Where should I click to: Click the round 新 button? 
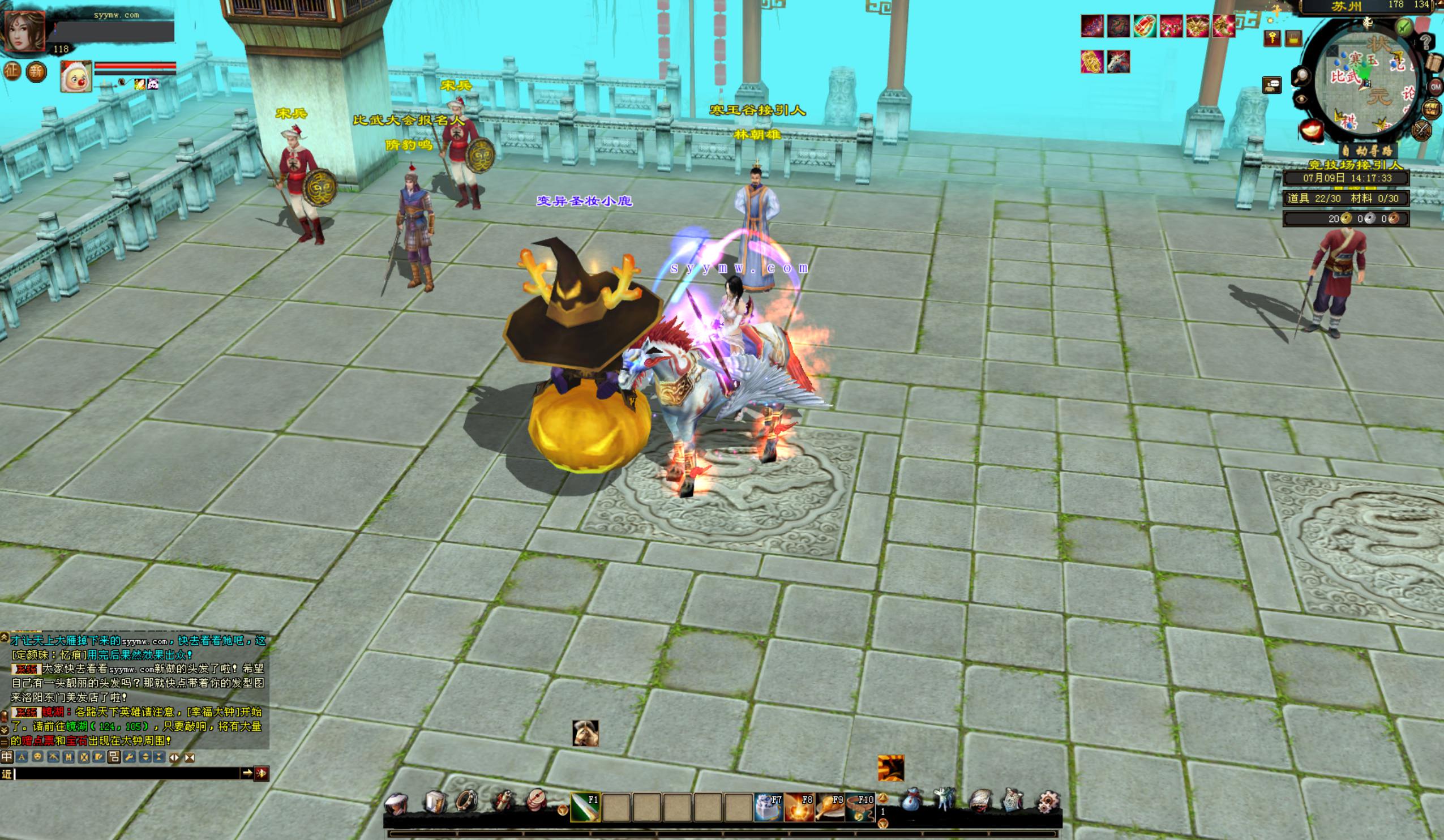36,72
